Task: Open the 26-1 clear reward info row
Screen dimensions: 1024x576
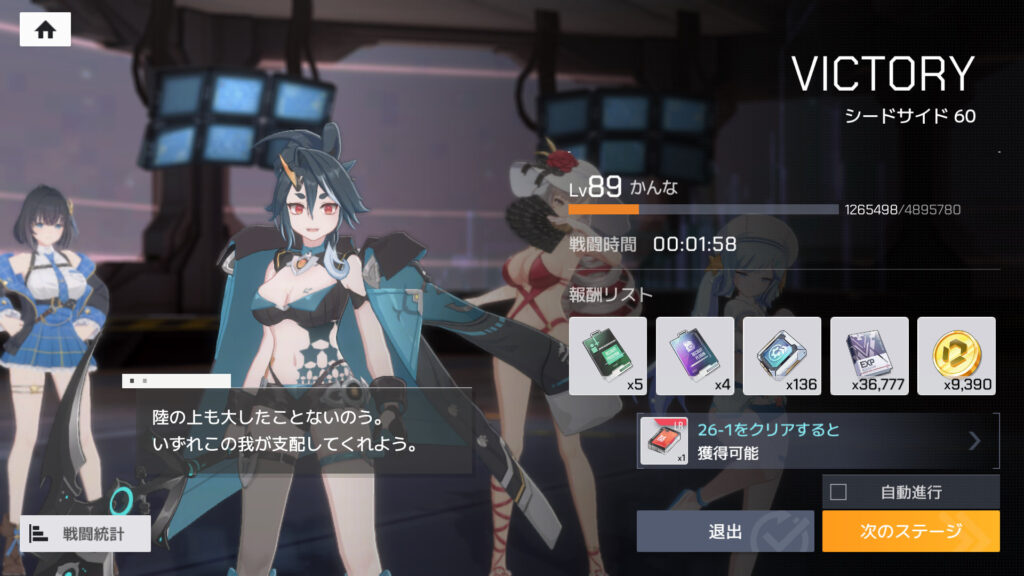Action: pos(818,441)
